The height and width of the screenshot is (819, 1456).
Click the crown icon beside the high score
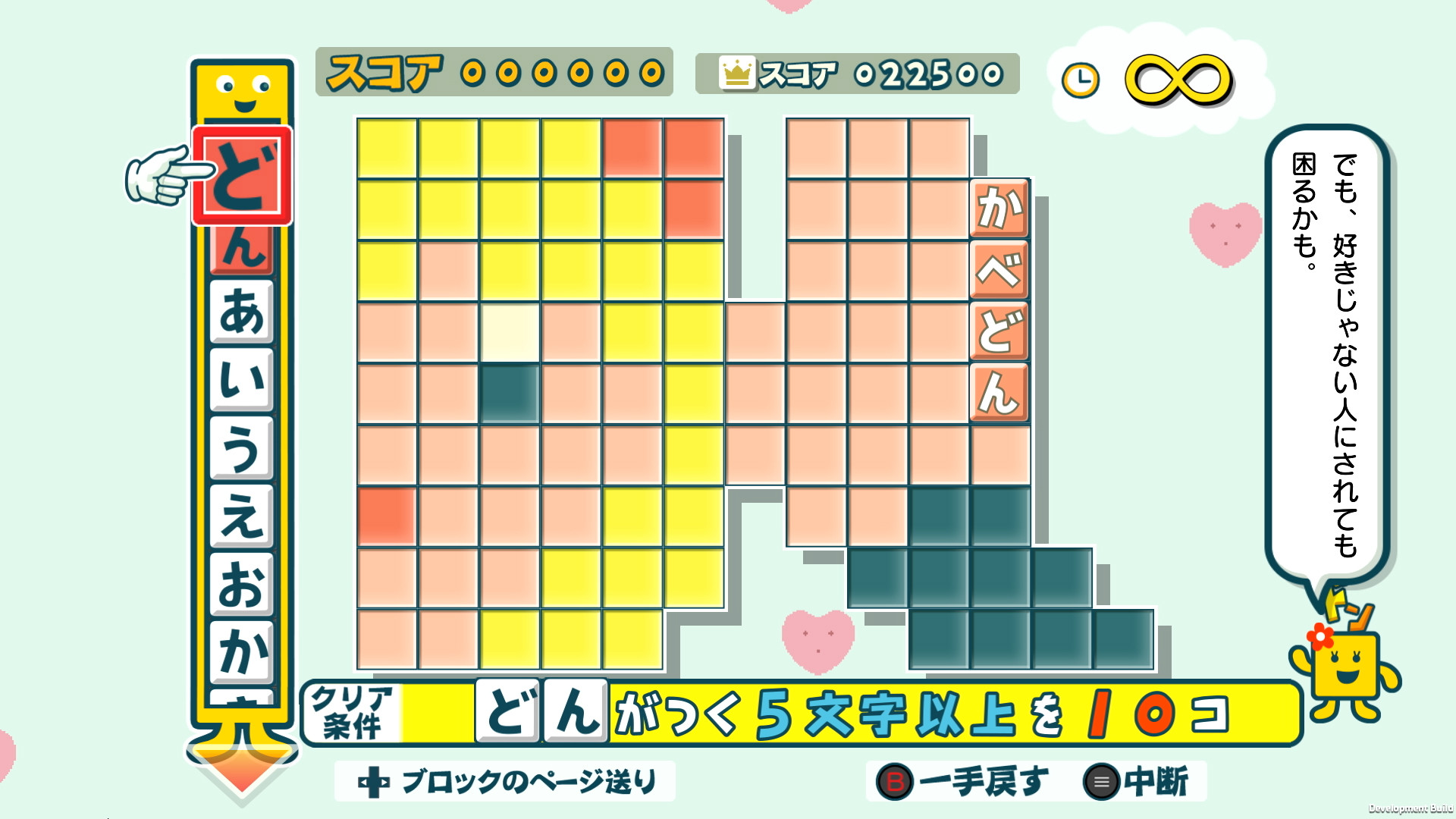click(x=736, y=74)
